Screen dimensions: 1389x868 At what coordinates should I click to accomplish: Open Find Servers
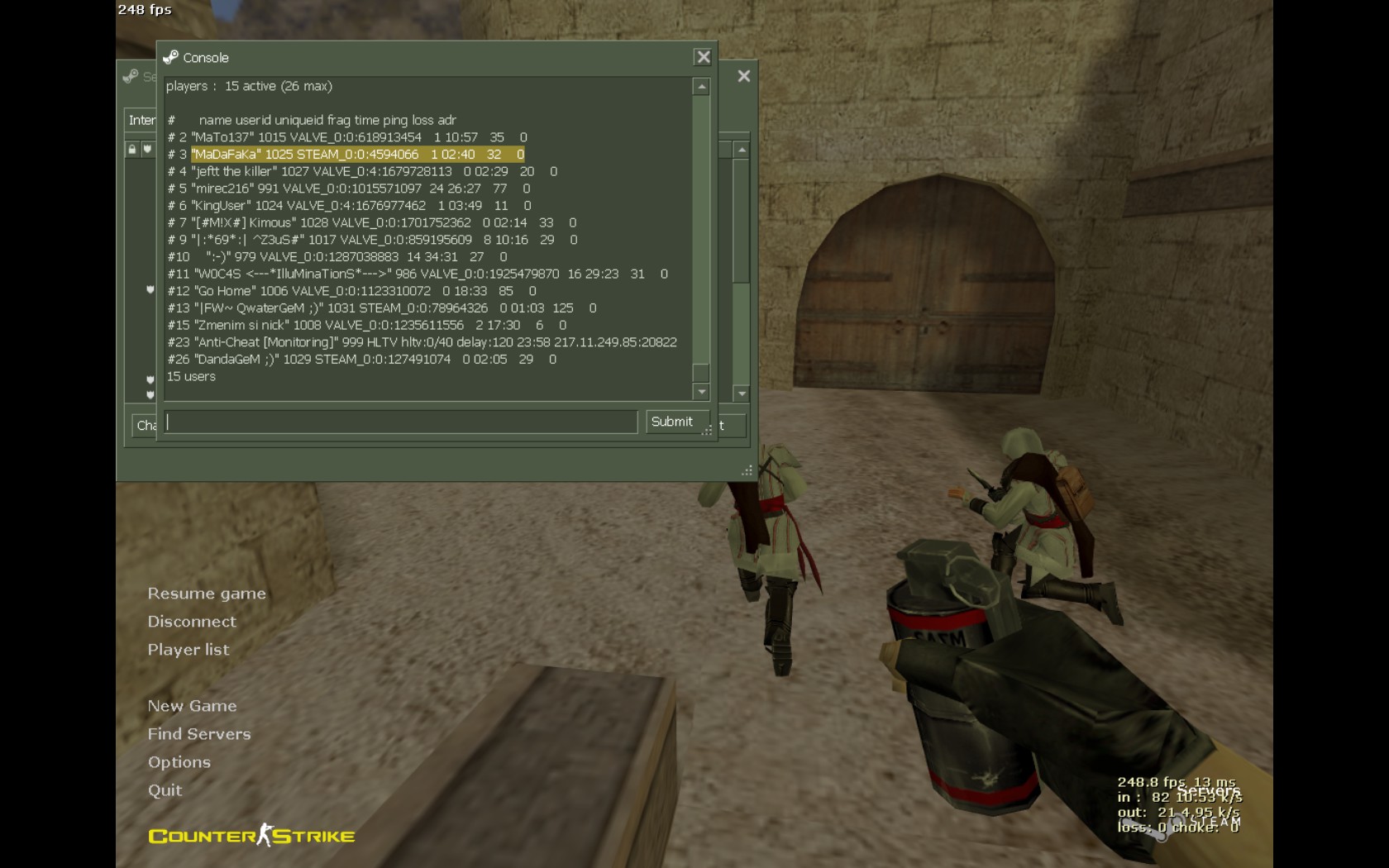[x=199, y=734]
